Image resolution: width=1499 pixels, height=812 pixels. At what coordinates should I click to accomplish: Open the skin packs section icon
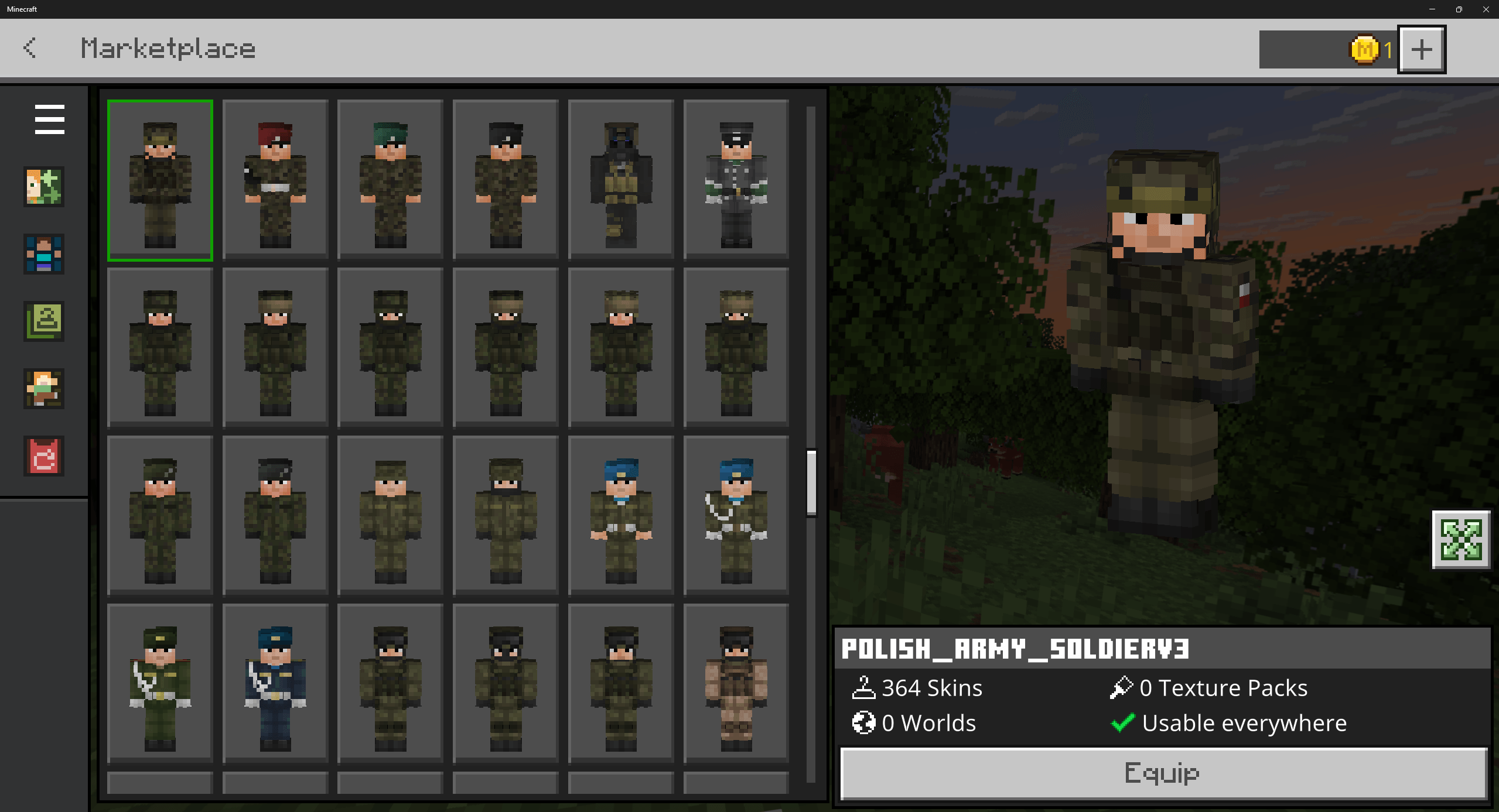(44, 186)
